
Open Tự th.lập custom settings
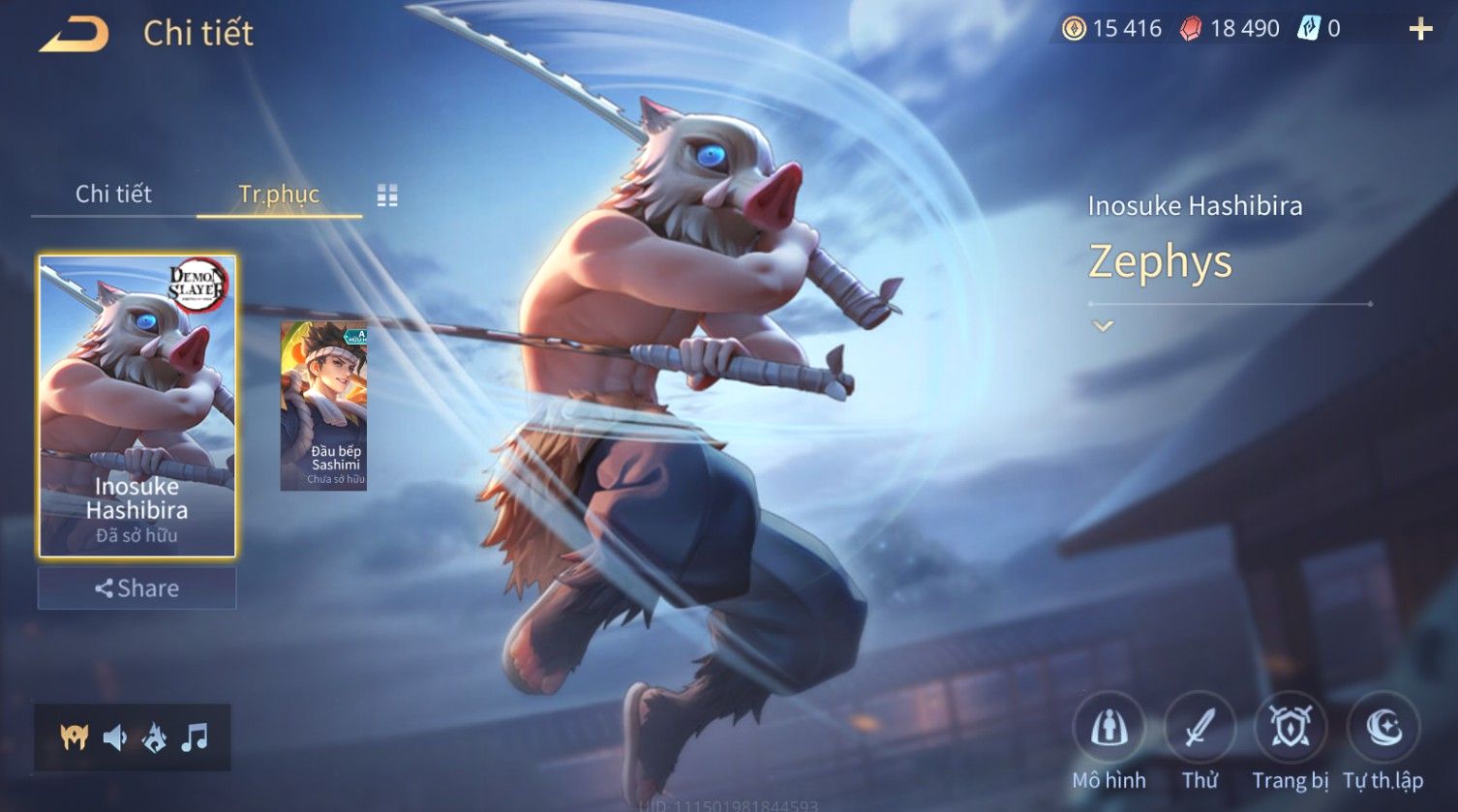(1382, 729)
